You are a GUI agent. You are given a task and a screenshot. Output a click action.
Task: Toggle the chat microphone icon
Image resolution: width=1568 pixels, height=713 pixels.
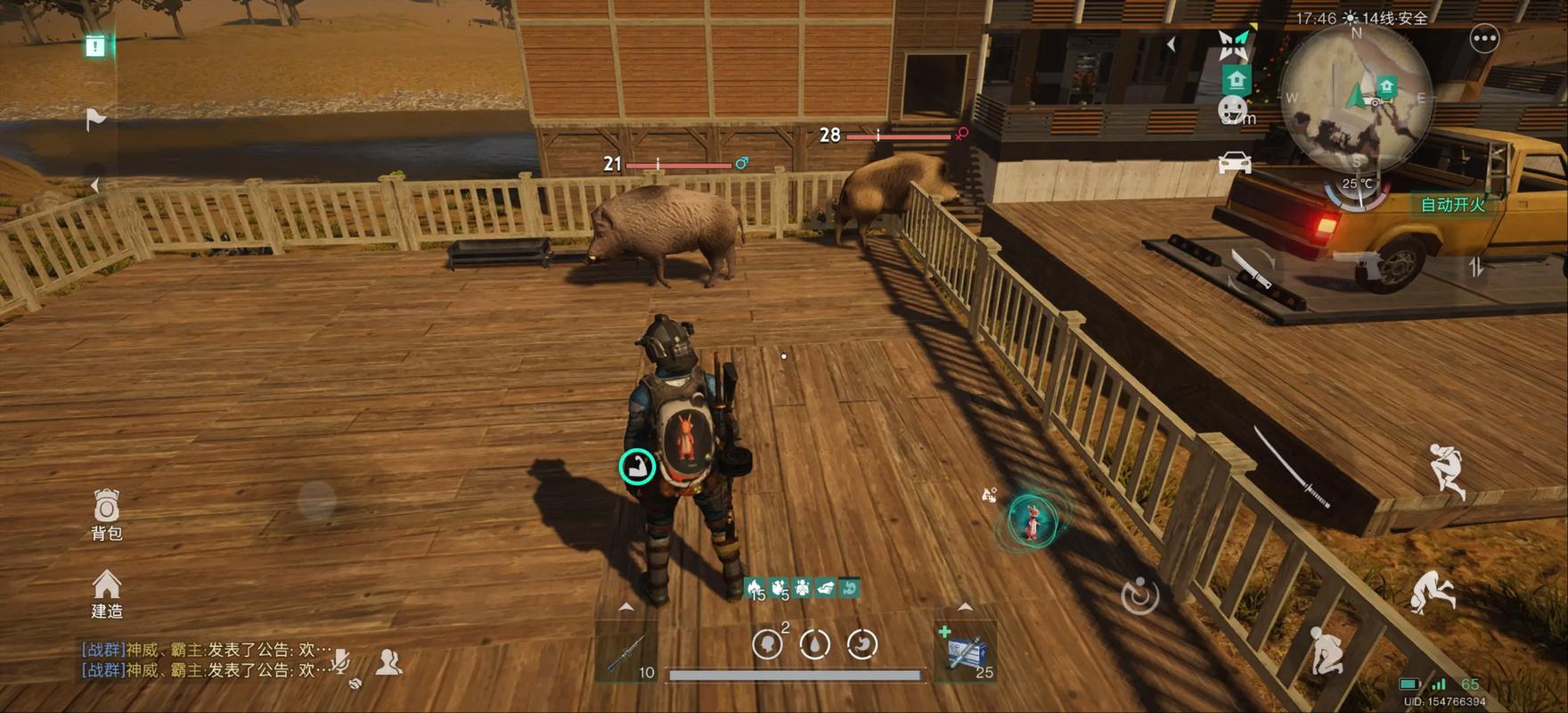click(x=339, y=660)
